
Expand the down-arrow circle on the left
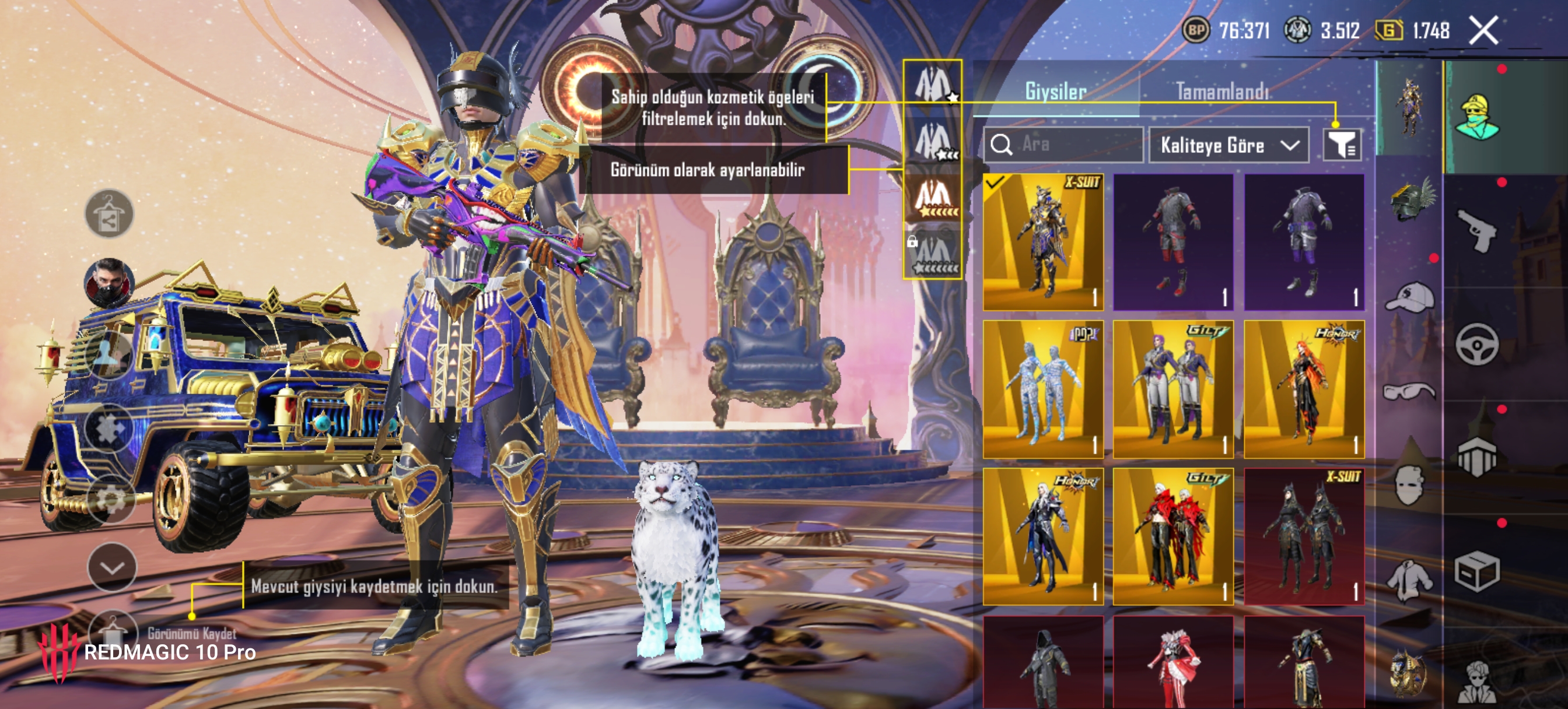[x=112, y=567]
